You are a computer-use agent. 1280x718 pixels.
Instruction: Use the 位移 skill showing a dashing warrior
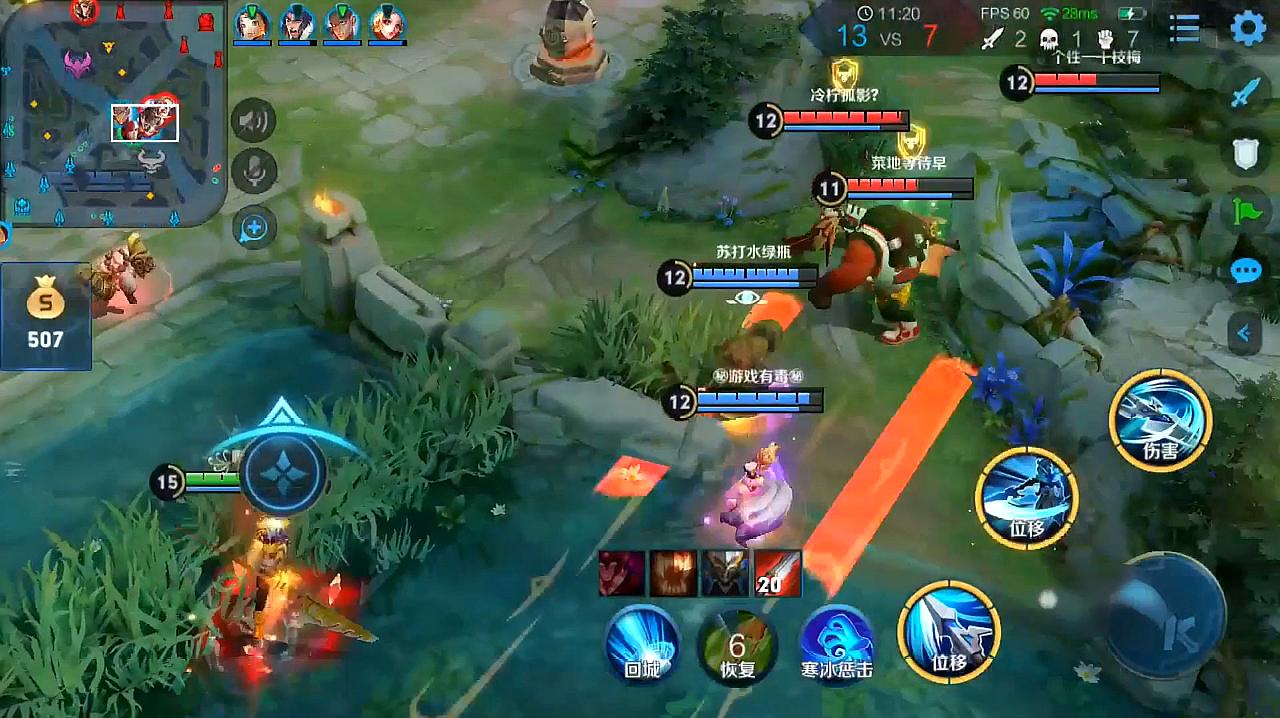[1027, 498]
